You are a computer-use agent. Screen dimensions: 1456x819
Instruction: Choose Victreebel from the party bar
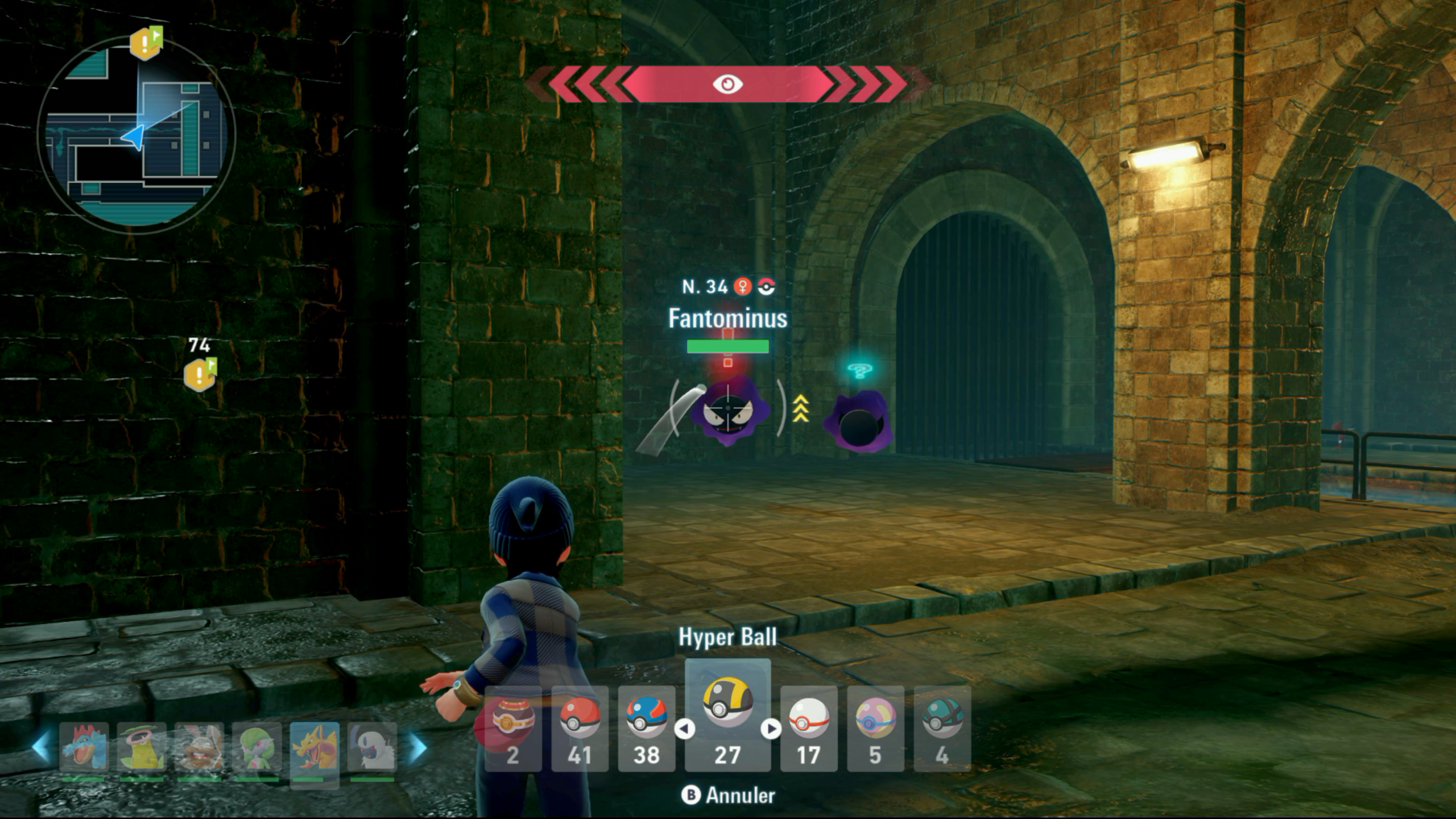[142, 747]
